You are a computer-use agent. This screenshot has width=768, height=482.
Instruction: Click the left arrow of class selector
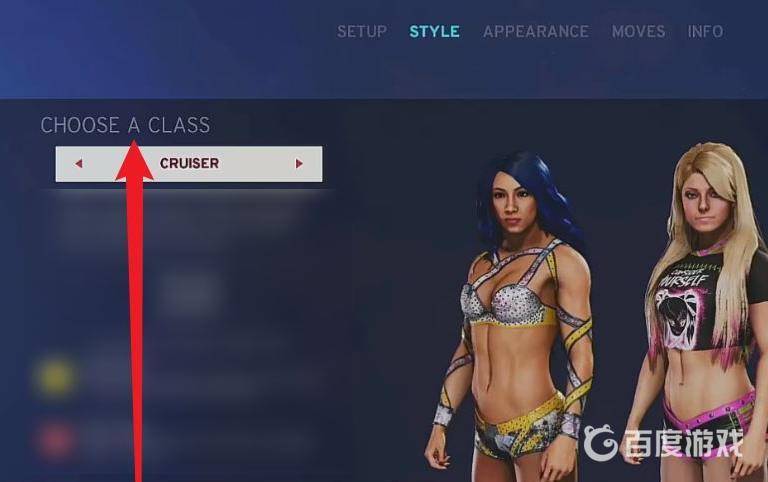pos(79,164)
